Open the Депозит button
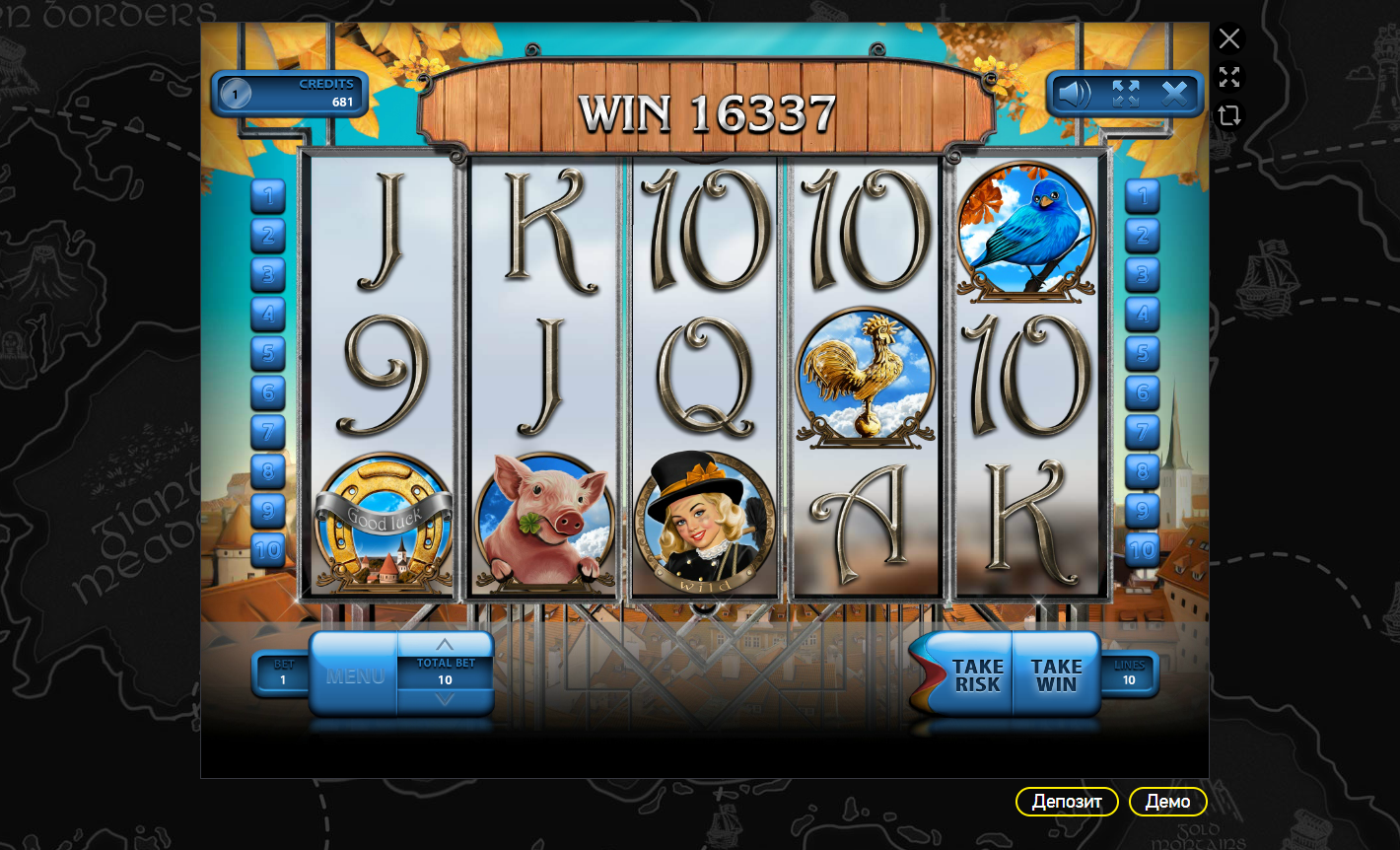The image size is (1400, 850). point(1067,802)
